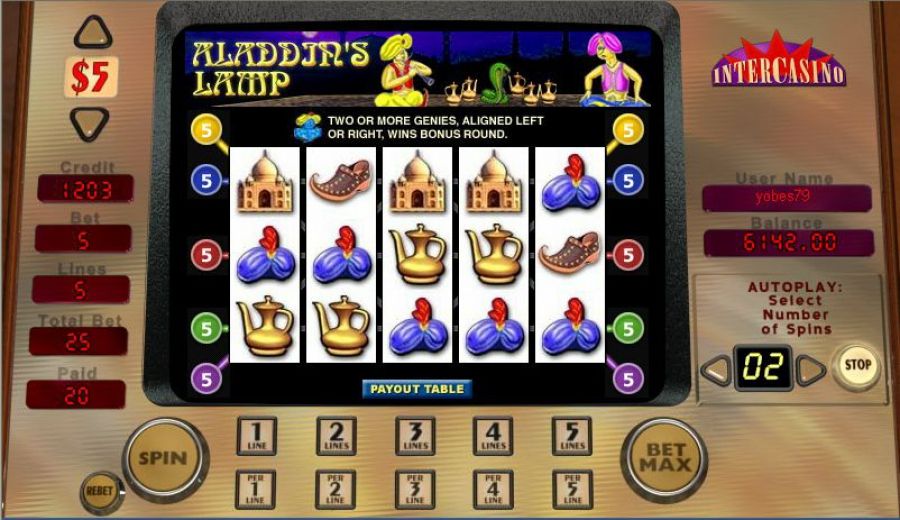Activate the 3 Lines button
The image size is (900, 520).
click(x=414, y=436)
